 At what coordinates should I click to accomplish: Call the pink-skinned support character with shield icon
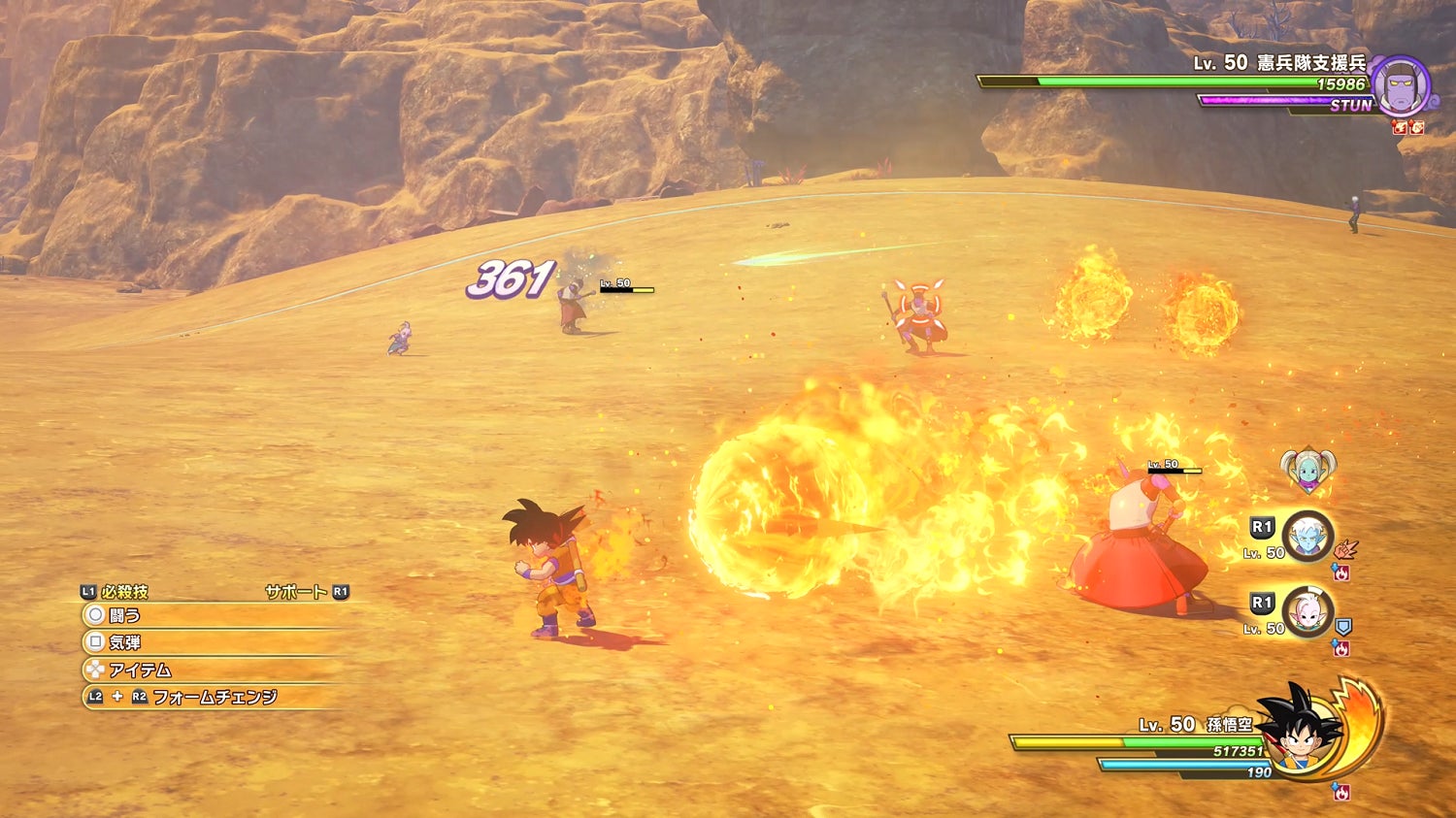[1307, 612]
